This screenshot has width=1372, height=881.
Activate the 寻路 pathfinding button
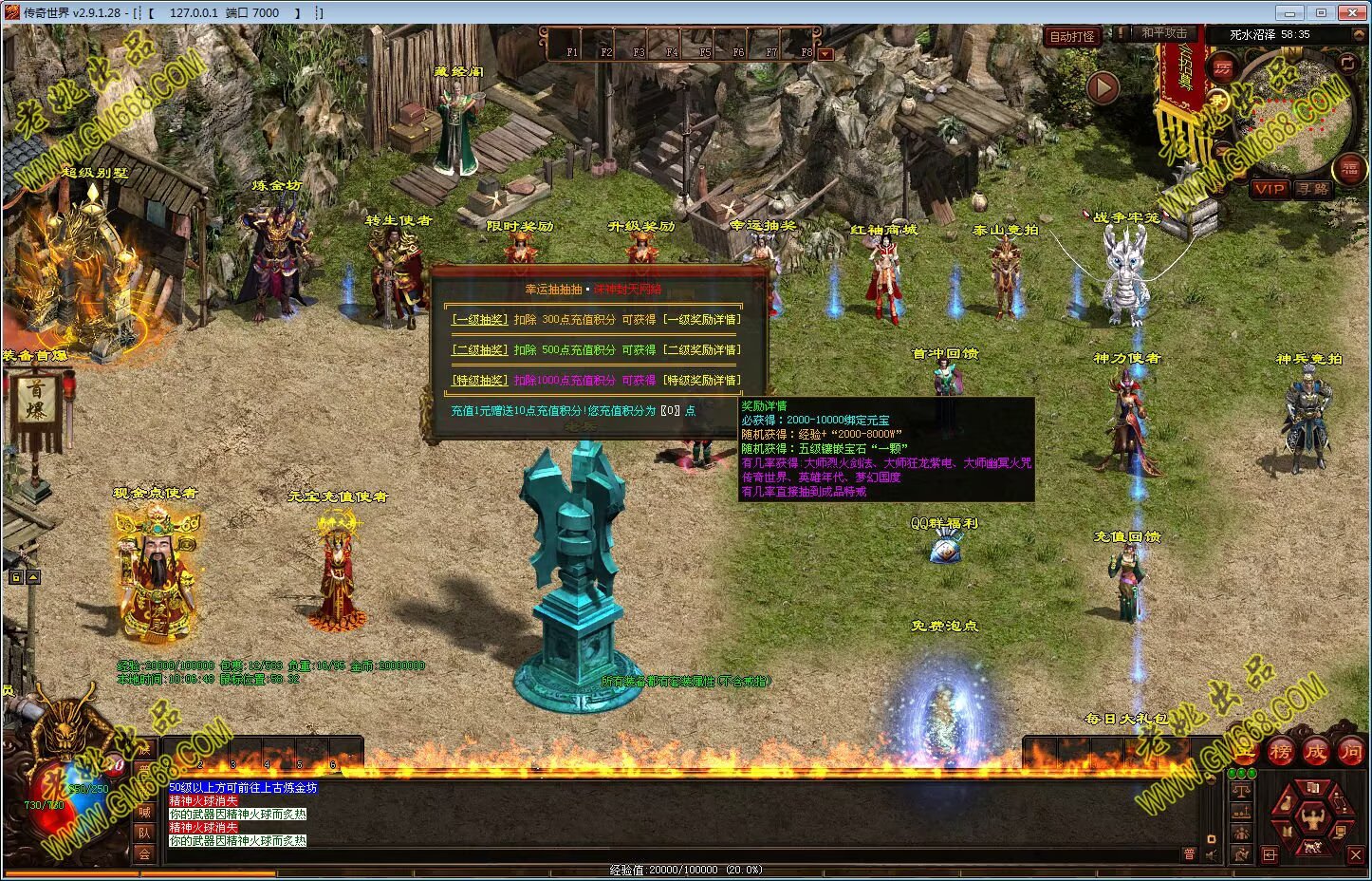pyautogui.click(x=1314, y=189)
